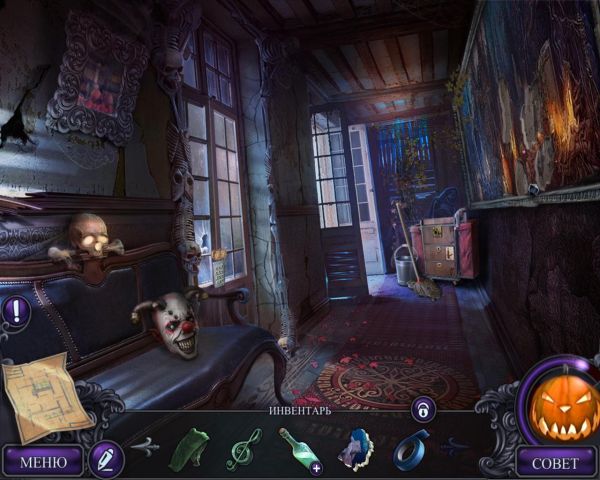This screenshot has height=480, width=600.
Task: Select the green bottle inventory item
Action: coord(298,447)
